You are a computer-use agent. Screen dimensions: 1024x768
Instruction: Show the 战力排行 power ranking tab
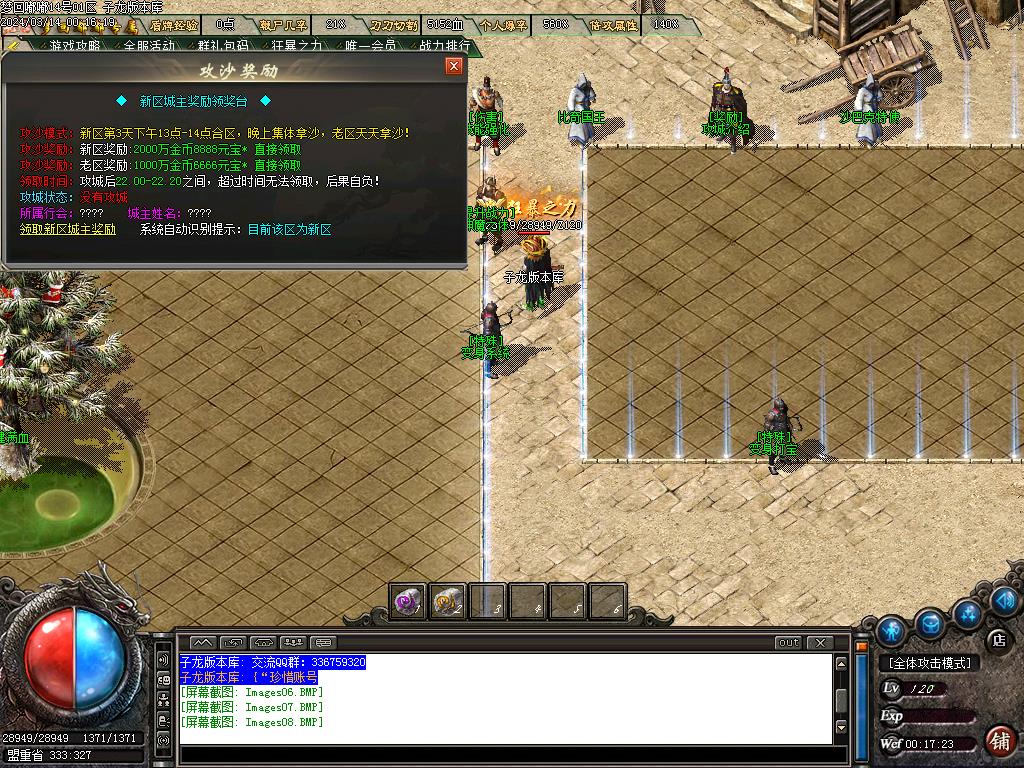pyautogui.click(x=444, y=45)
